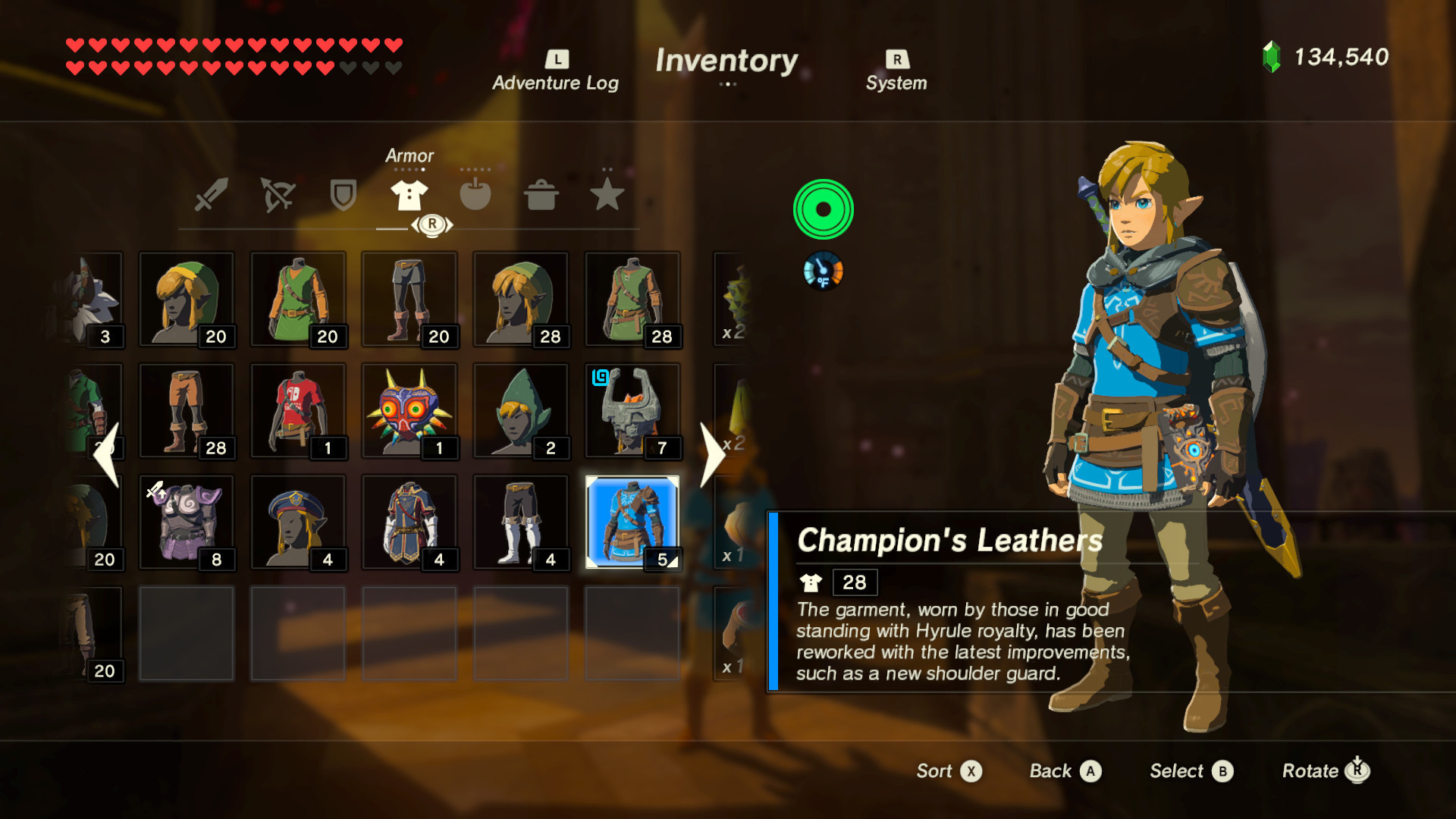Click the armor shirt category icon

(409, 195)
